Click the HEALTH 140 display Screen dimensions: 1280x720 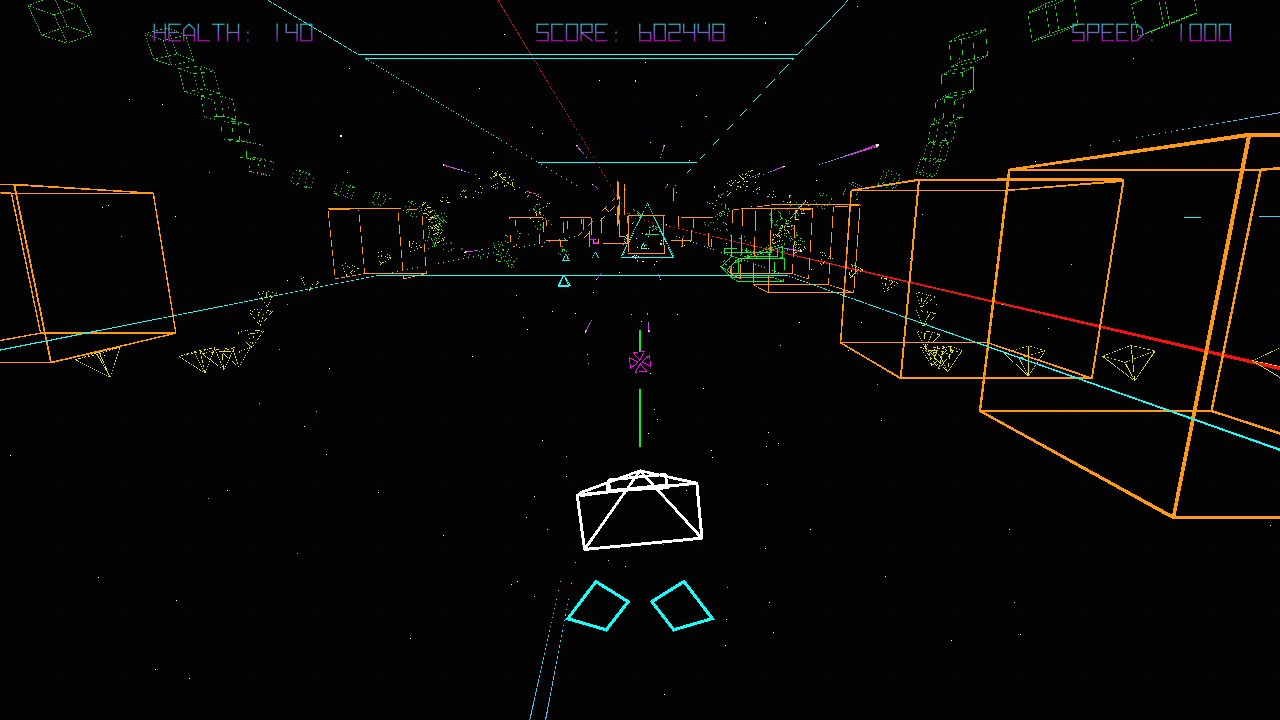click(230, 33)
